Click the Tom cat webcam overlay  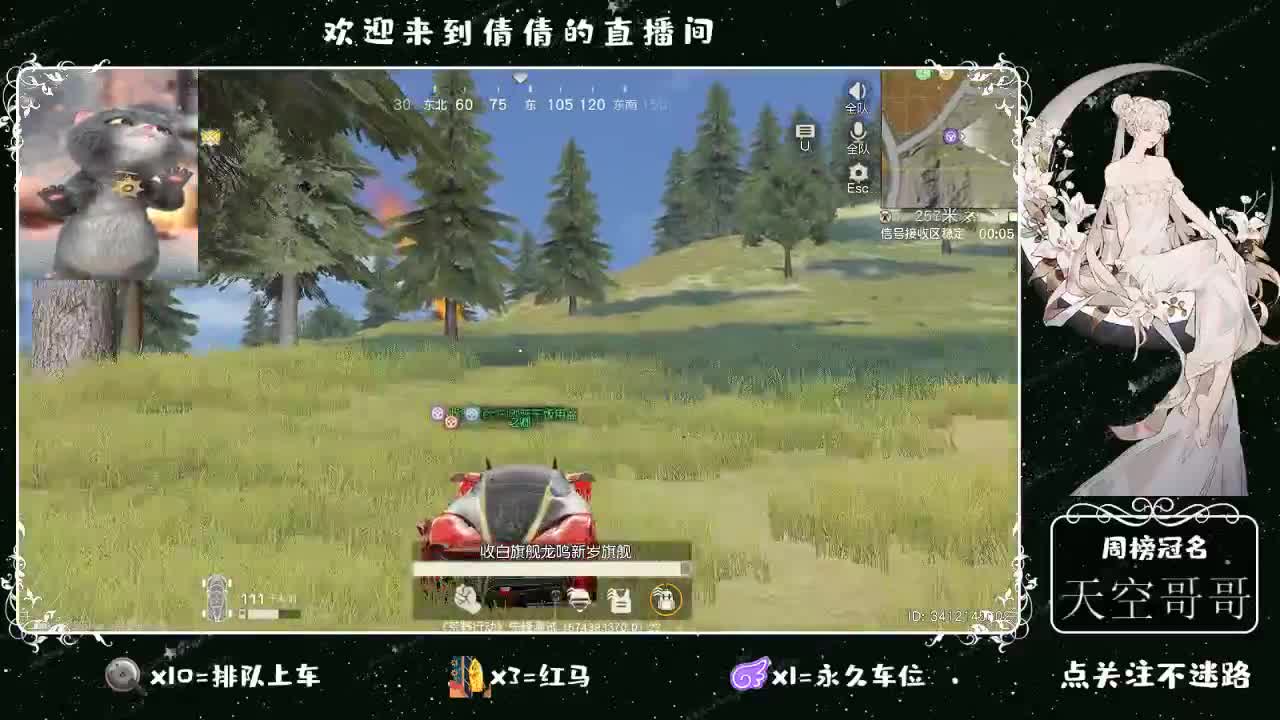click(x=110, y=180)
